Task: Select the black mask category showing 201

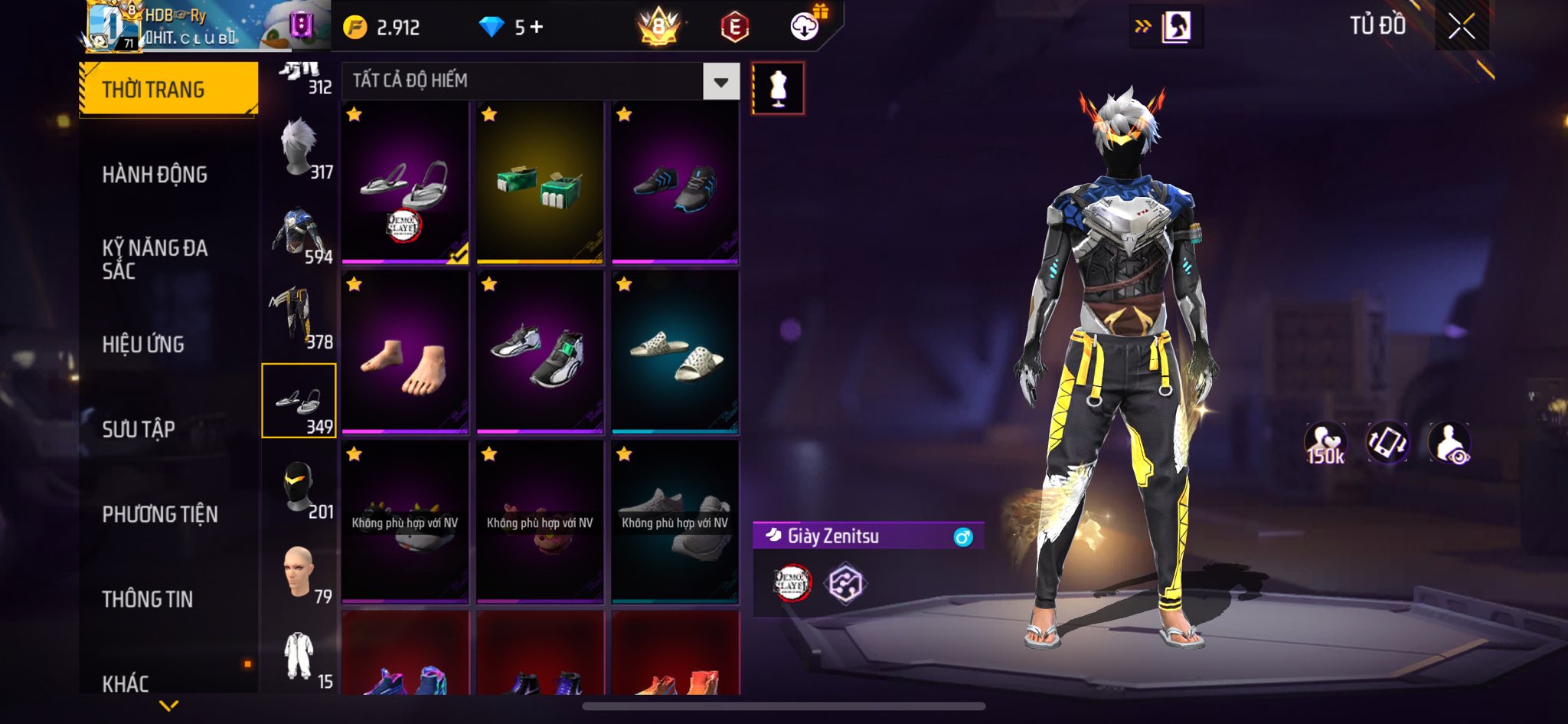Action: [299, 488]
